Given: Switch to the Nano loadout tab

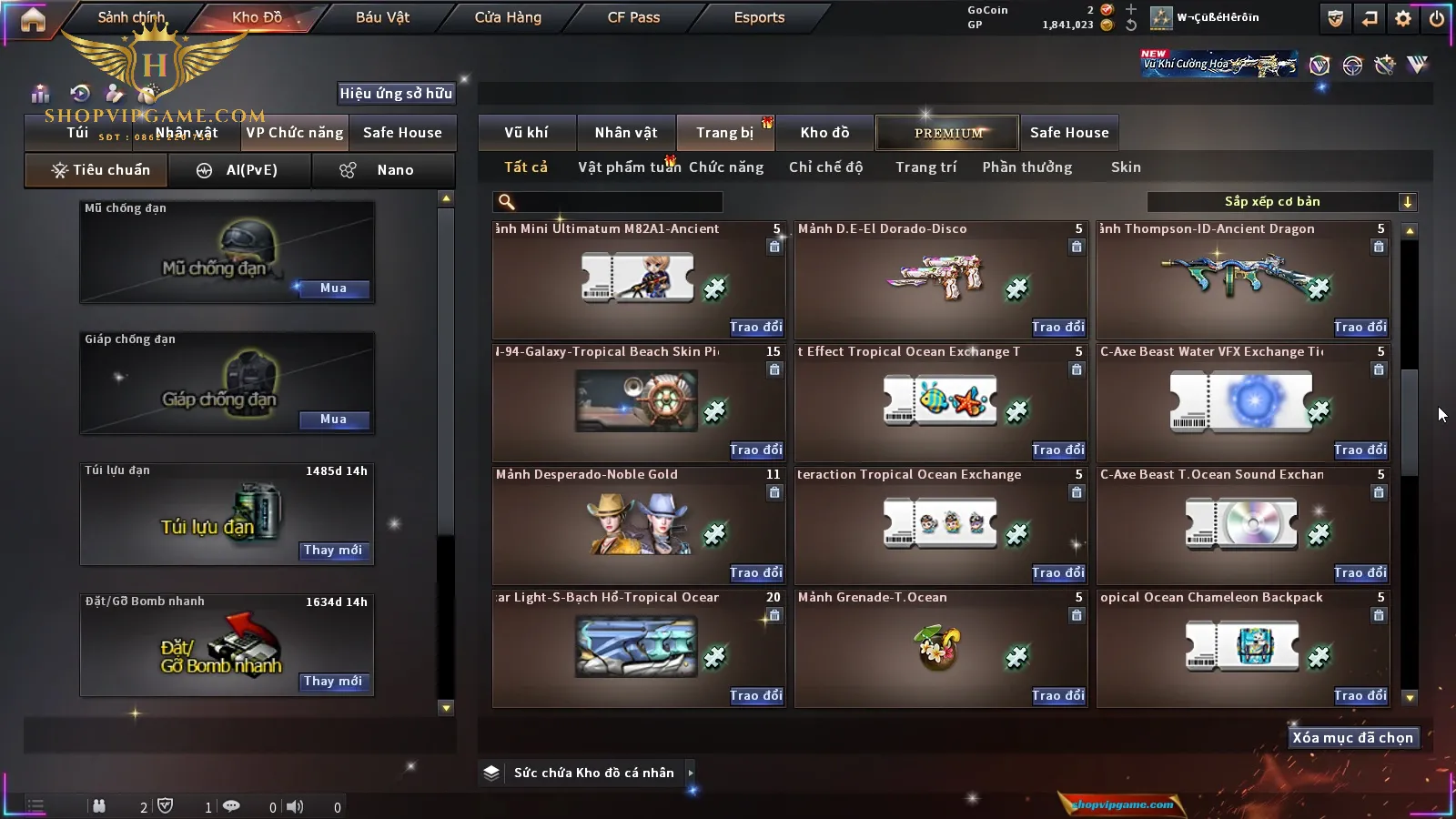Looking at the screenshot, I should [384, 170].
